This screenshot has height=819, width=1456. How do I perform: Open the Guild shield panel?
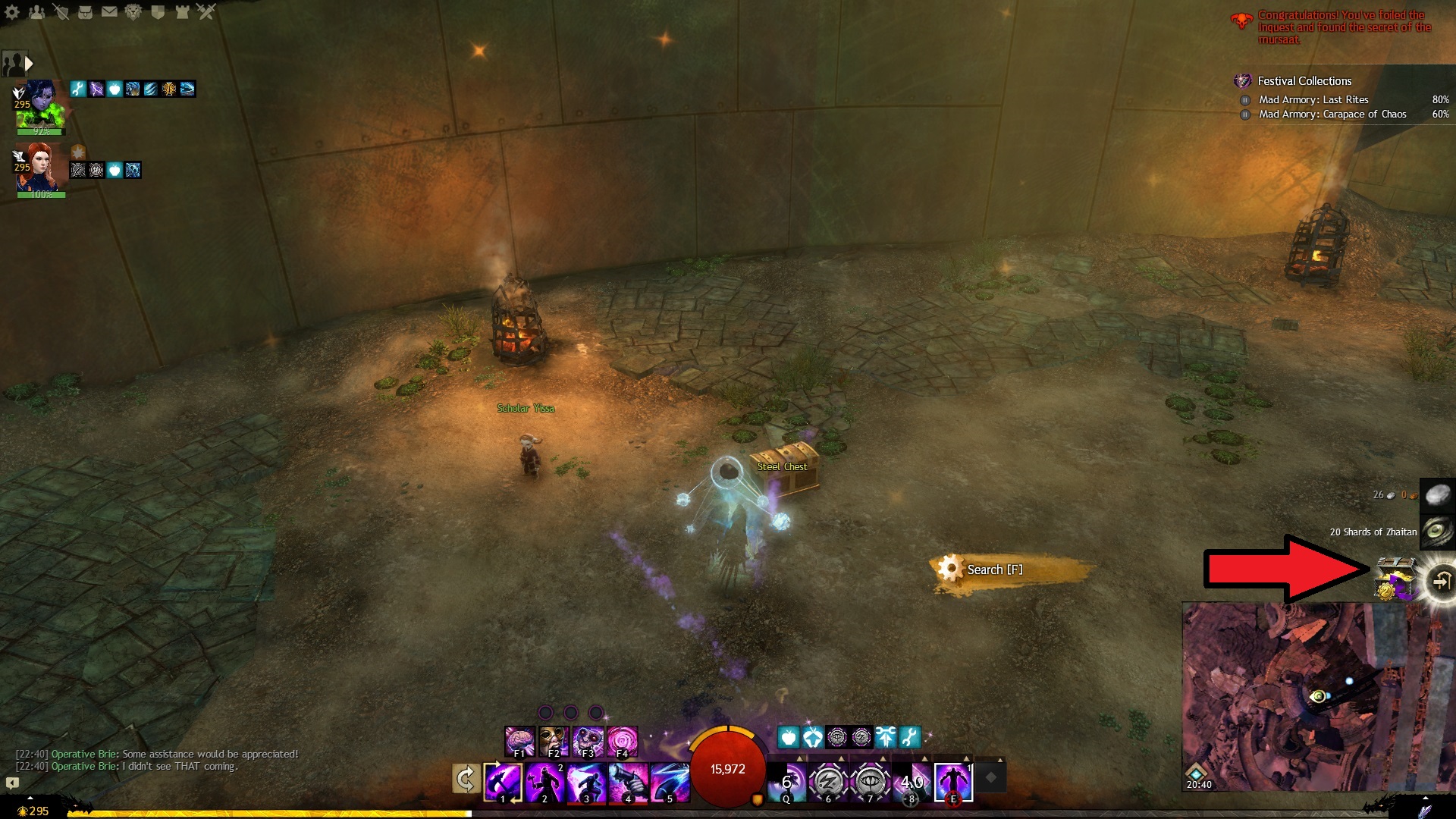click(158, 11)
